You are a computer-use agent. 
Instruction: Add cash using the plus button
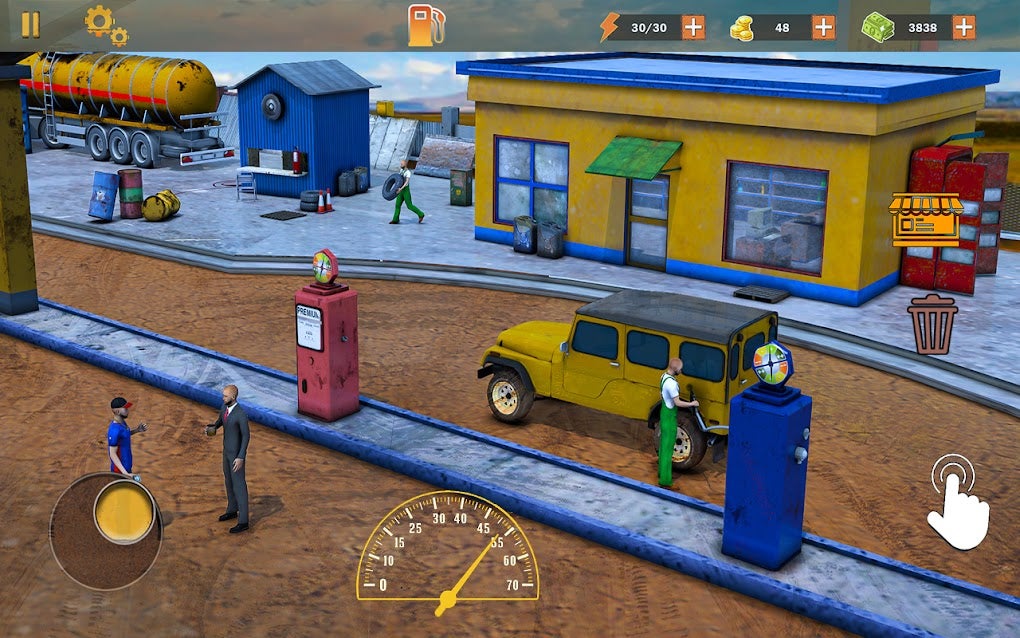tap(963, 27)
